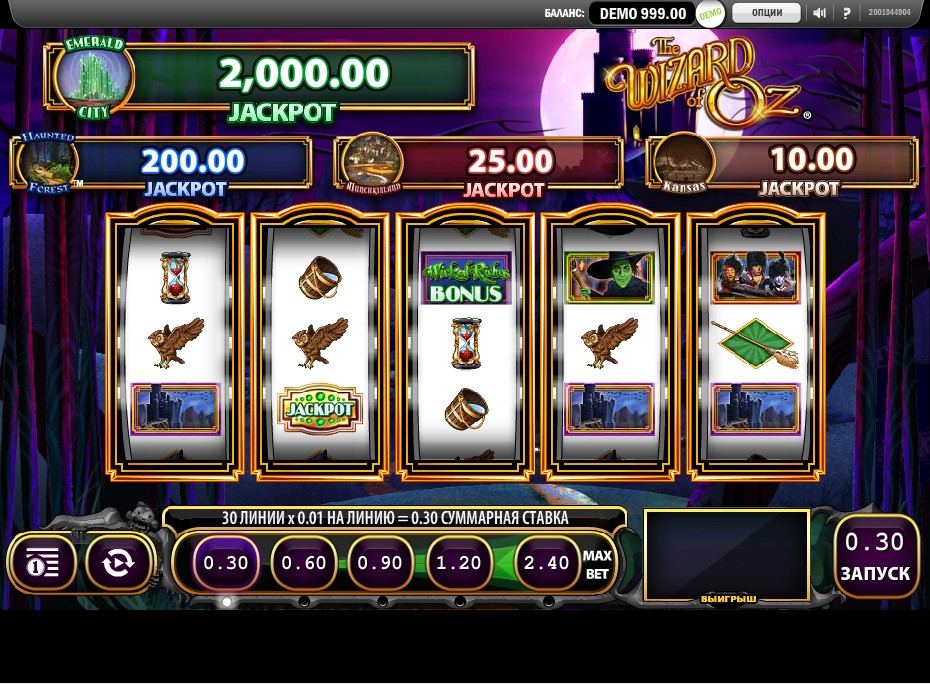Viewport: 930px width, 684px height.
Task: Activate the autoplay circular arrows button
Action: 118,563
